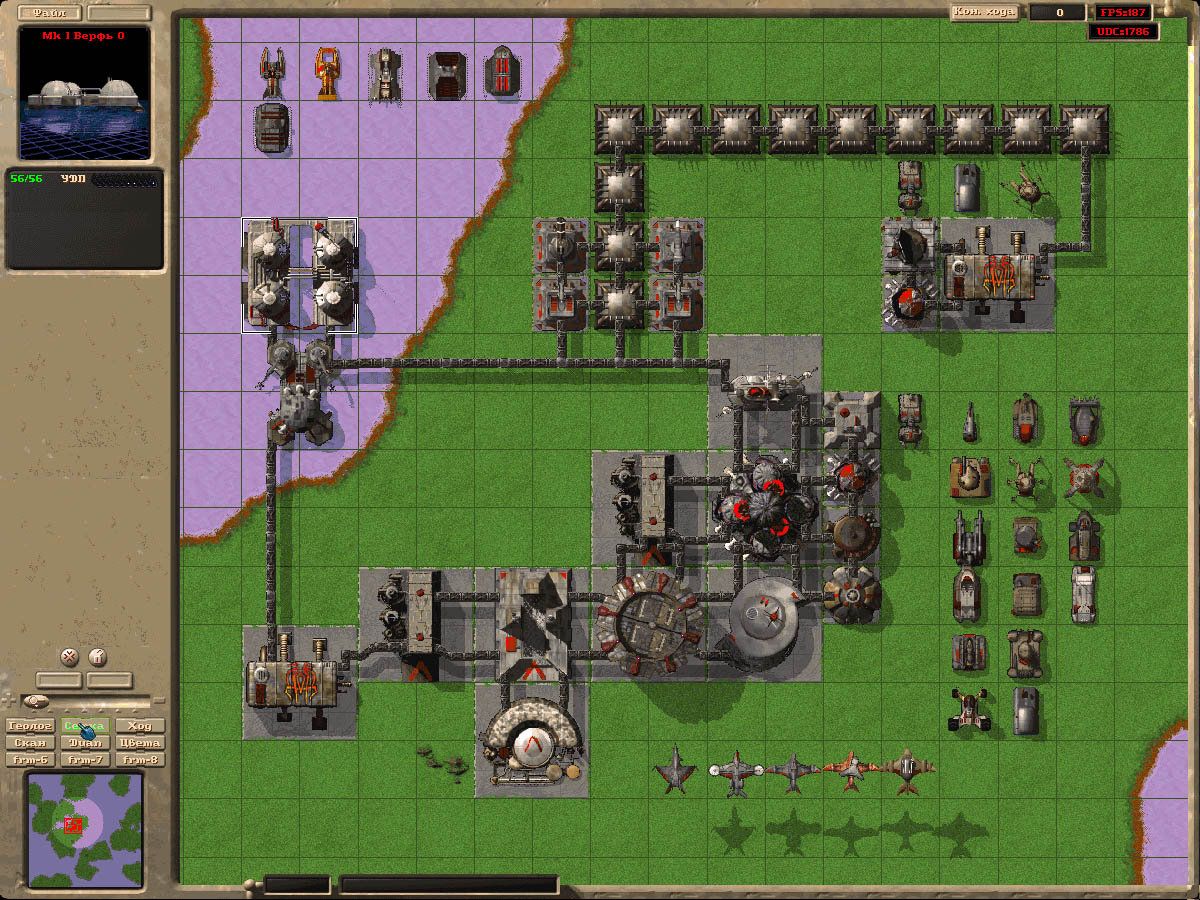End the turn with Кон. хода
The width and height of the screenshot is (1200, 900).
(x=984, y=12)
